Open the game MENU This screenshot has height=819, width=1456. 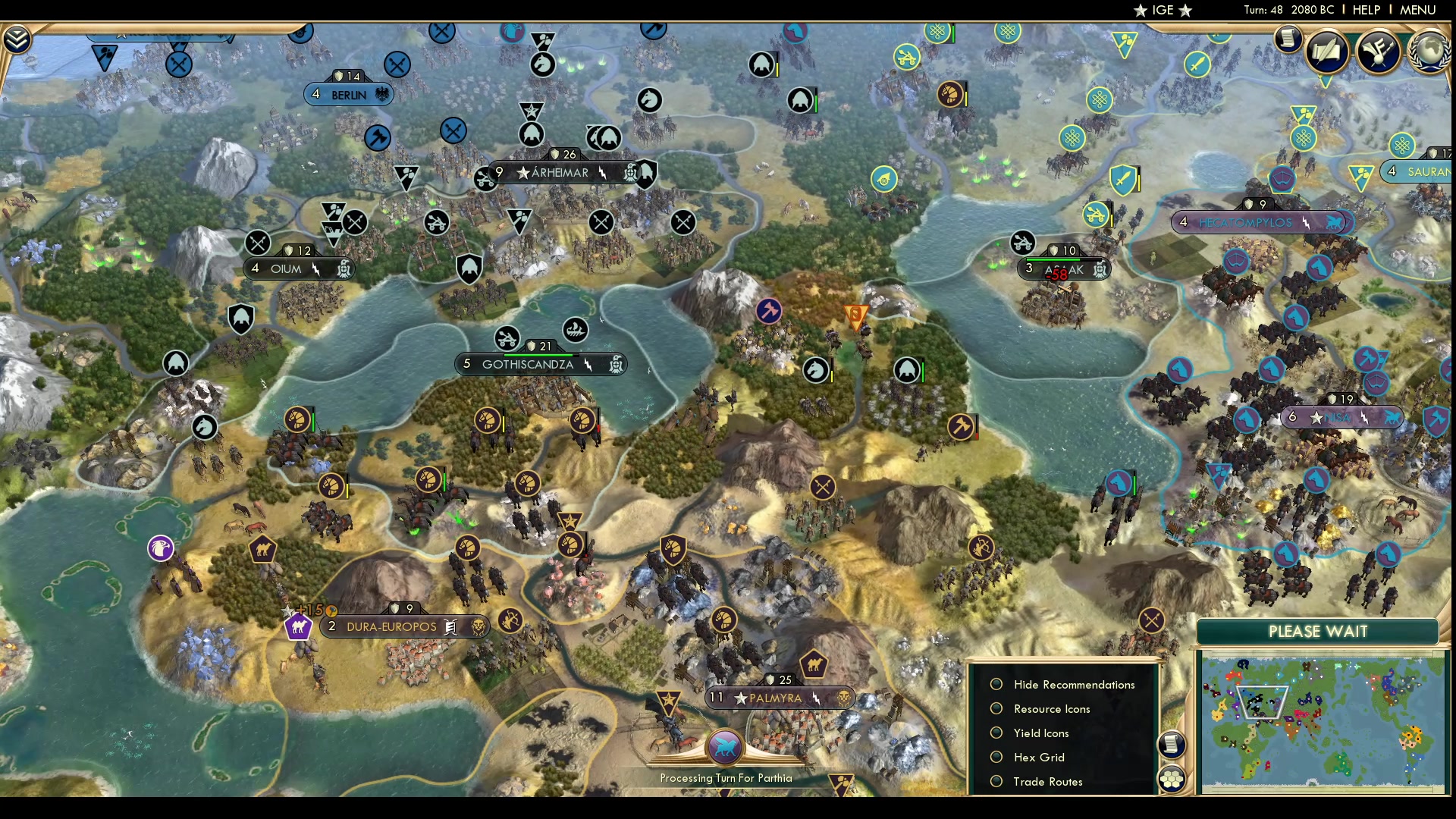point(1417,10)
